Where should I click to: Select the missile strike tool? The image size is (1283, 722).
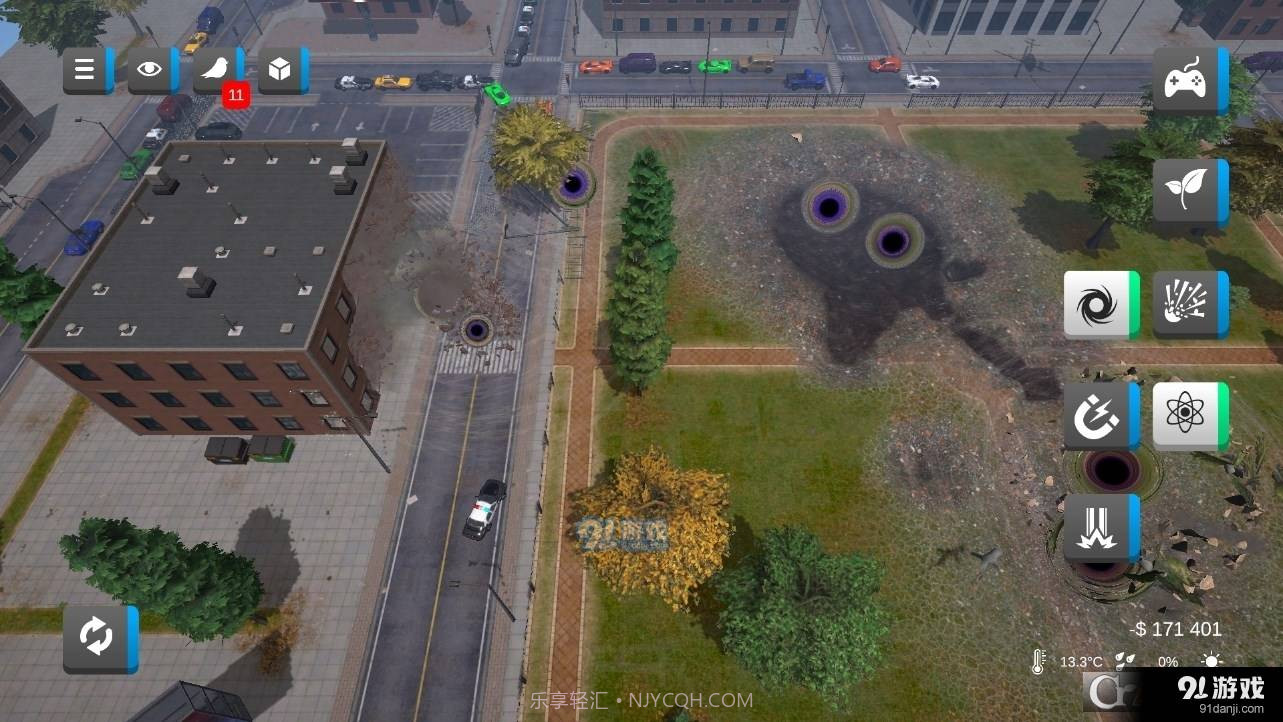(x=1098, y=527)
